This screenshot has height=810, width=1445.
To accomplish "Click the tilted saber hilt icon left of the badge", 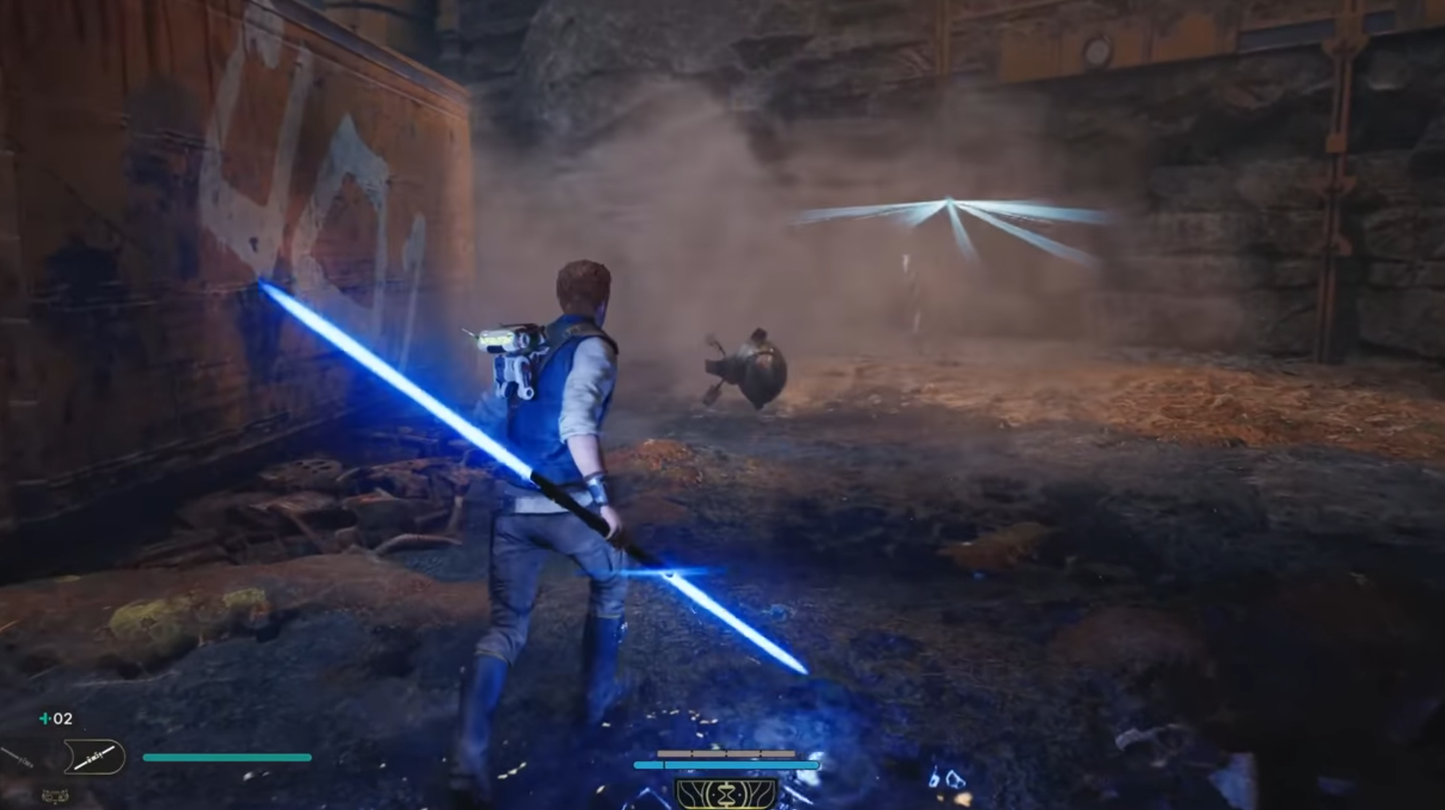I will [15, 755].
